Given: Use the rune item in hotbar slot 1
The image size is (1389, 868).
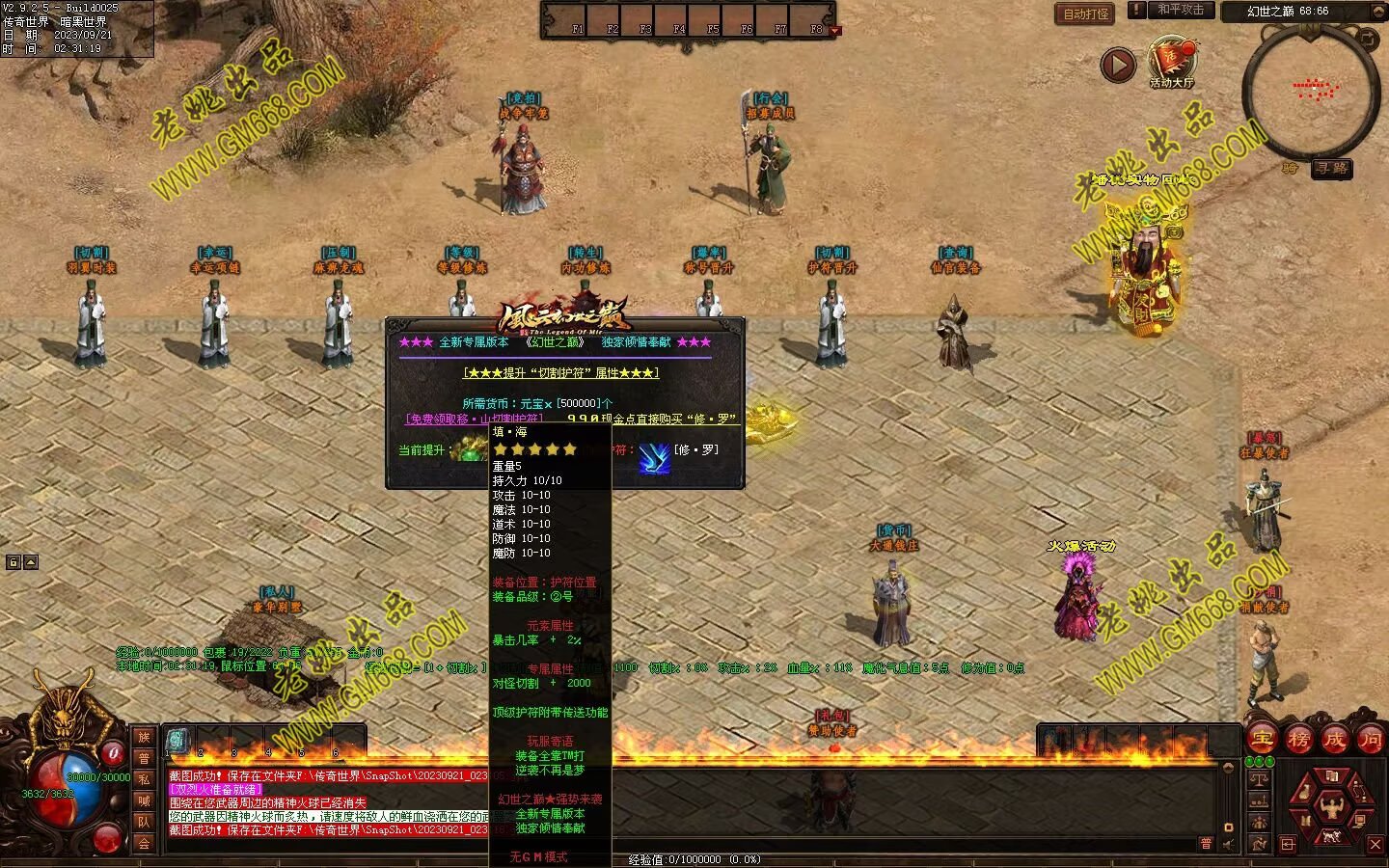Looking at the screenshot, I should [x=177, y=741].
